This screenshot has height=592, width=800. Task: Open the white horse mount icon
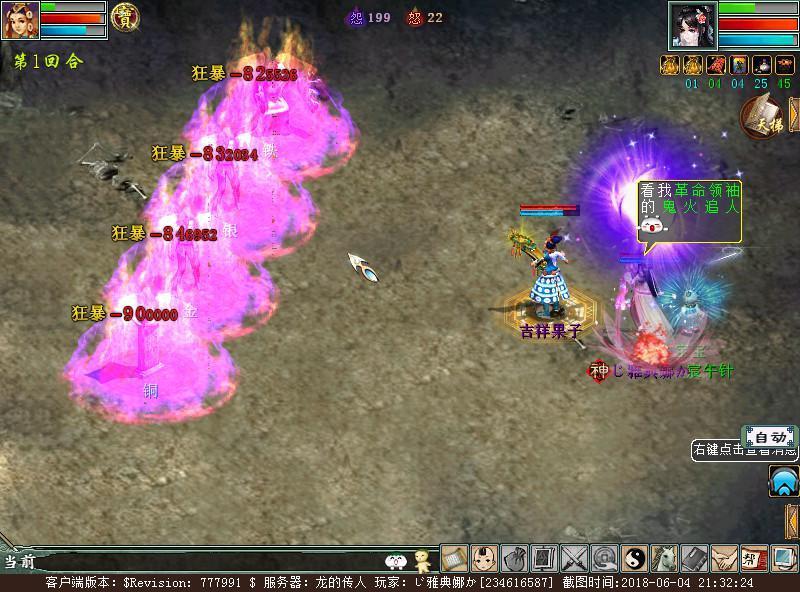[664, 558]
